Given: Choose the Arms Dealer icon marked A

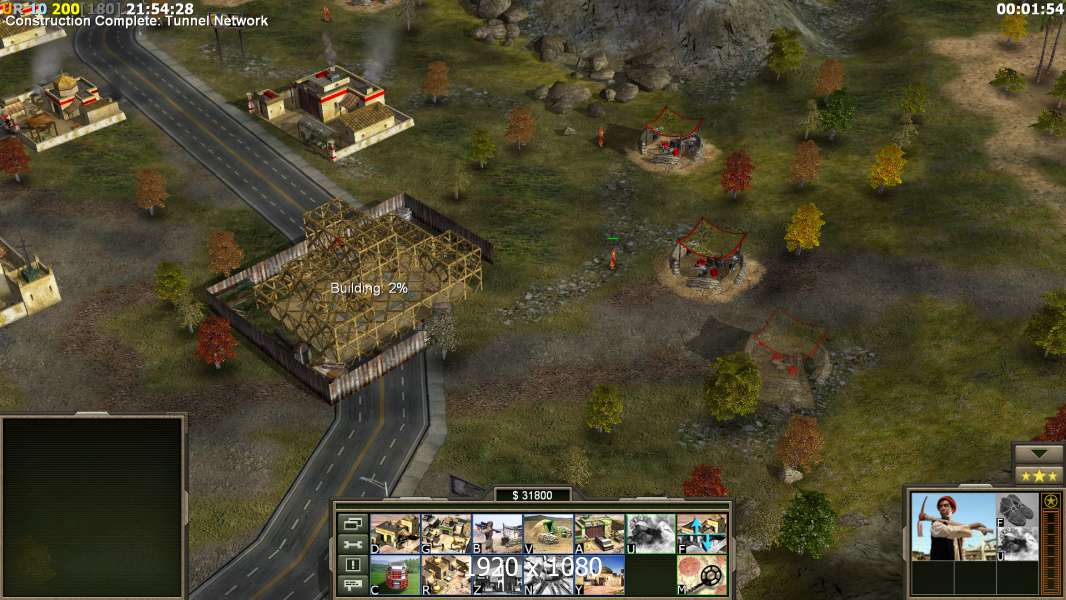Looking at the screenshot, I should (599, 534).
